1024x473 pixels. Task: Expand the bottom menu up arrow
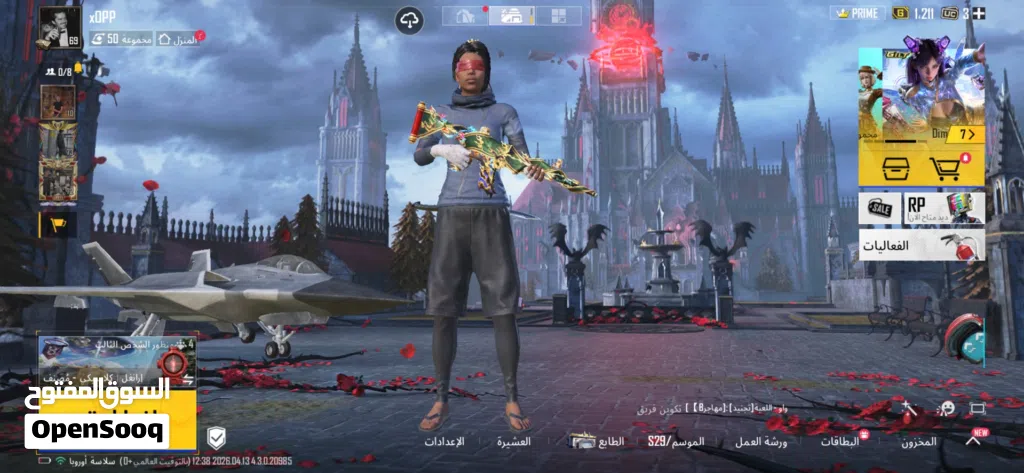point(973,439)
